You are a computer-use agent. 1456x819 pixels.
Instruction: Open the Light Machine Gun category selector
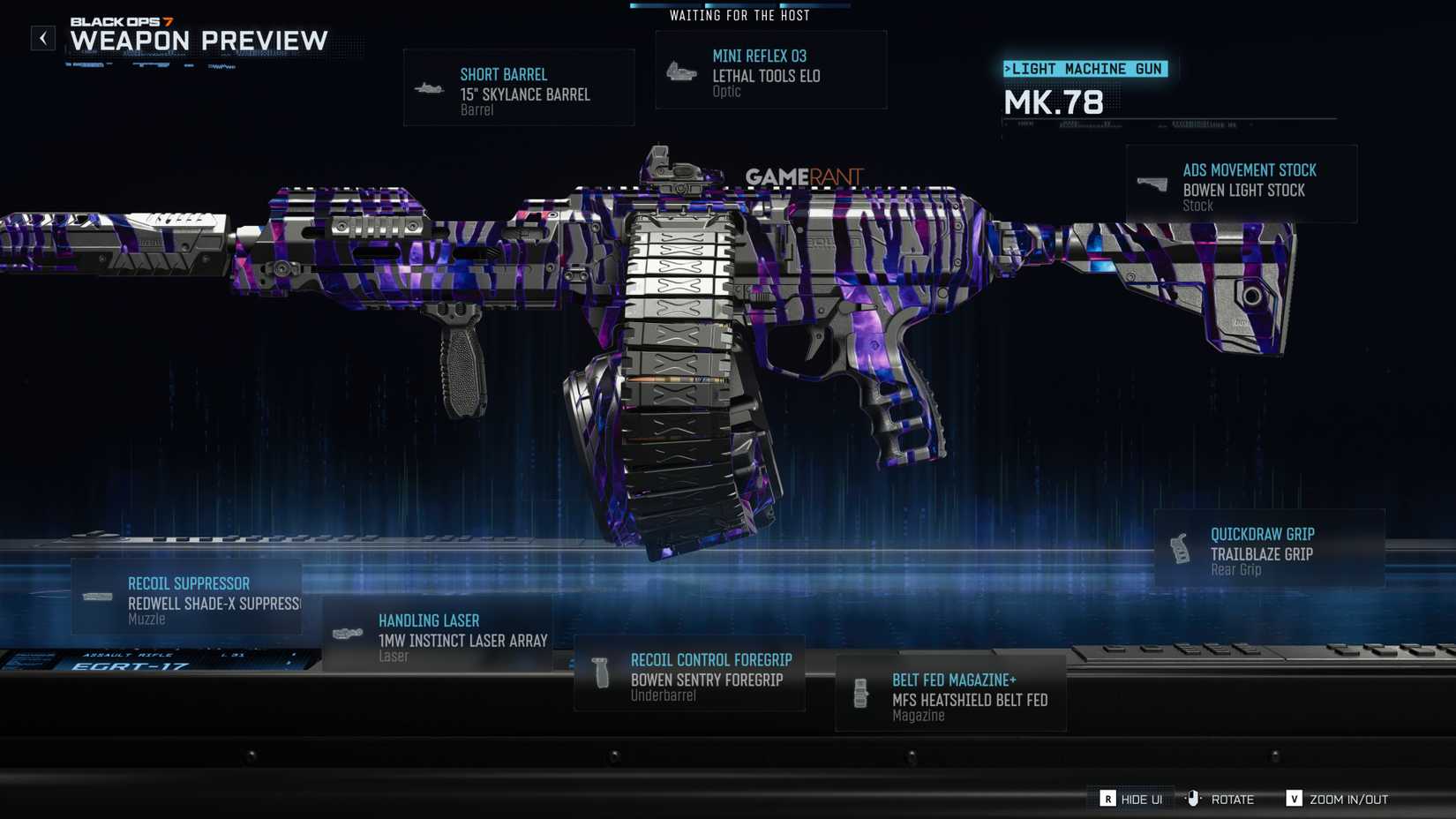click(1087, 68)
